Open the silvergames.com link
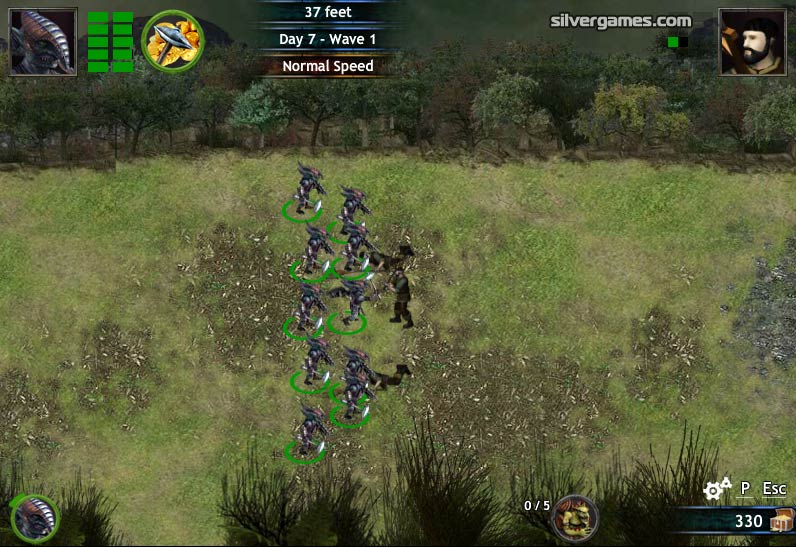Image resolution: width=796 pixels, height=547 pixels. pyautogui.click(x=620, y=20)
